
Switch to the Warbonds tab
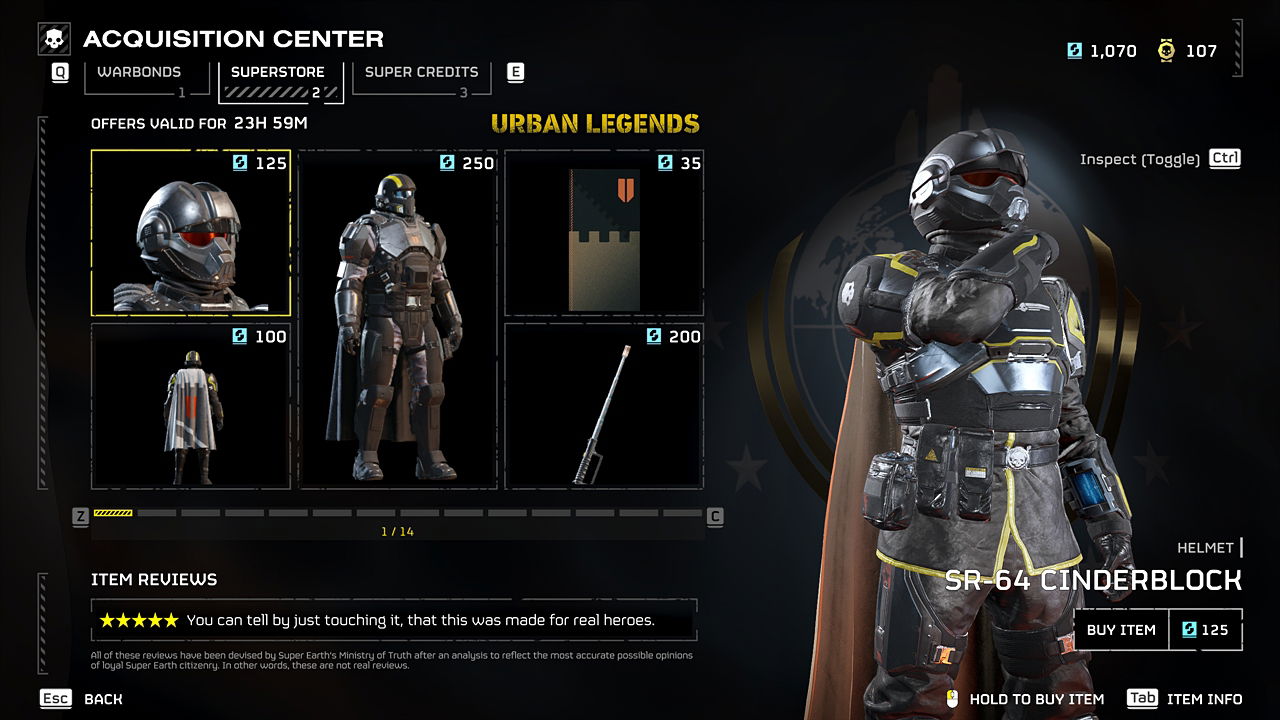point(139,73)
